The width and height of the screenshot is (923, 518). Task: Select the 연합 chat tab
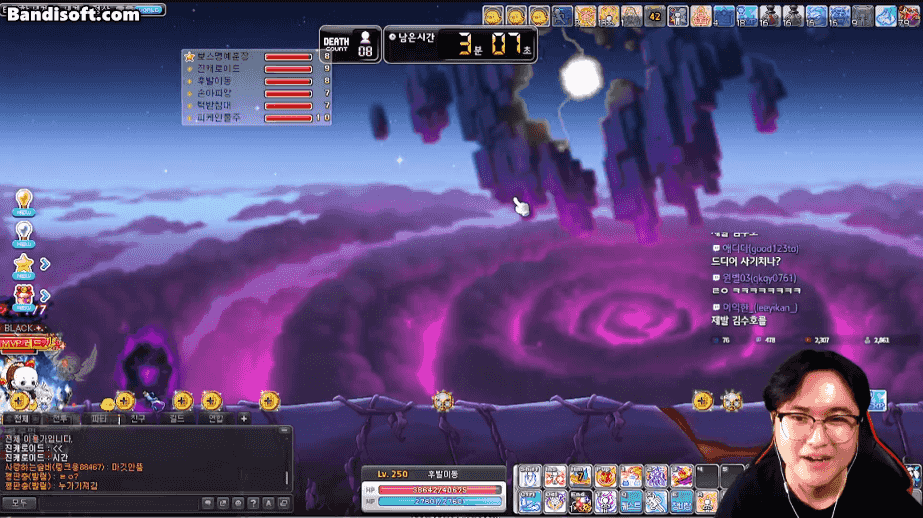click(216, 419)
